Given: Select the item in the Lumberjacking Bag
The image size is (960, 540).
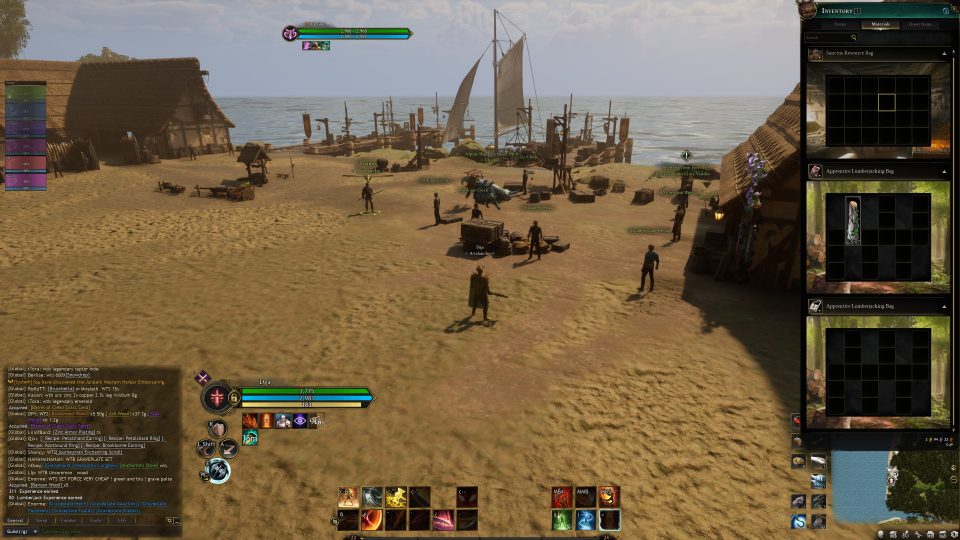Looking at the screenshot, I should [853, 219].
